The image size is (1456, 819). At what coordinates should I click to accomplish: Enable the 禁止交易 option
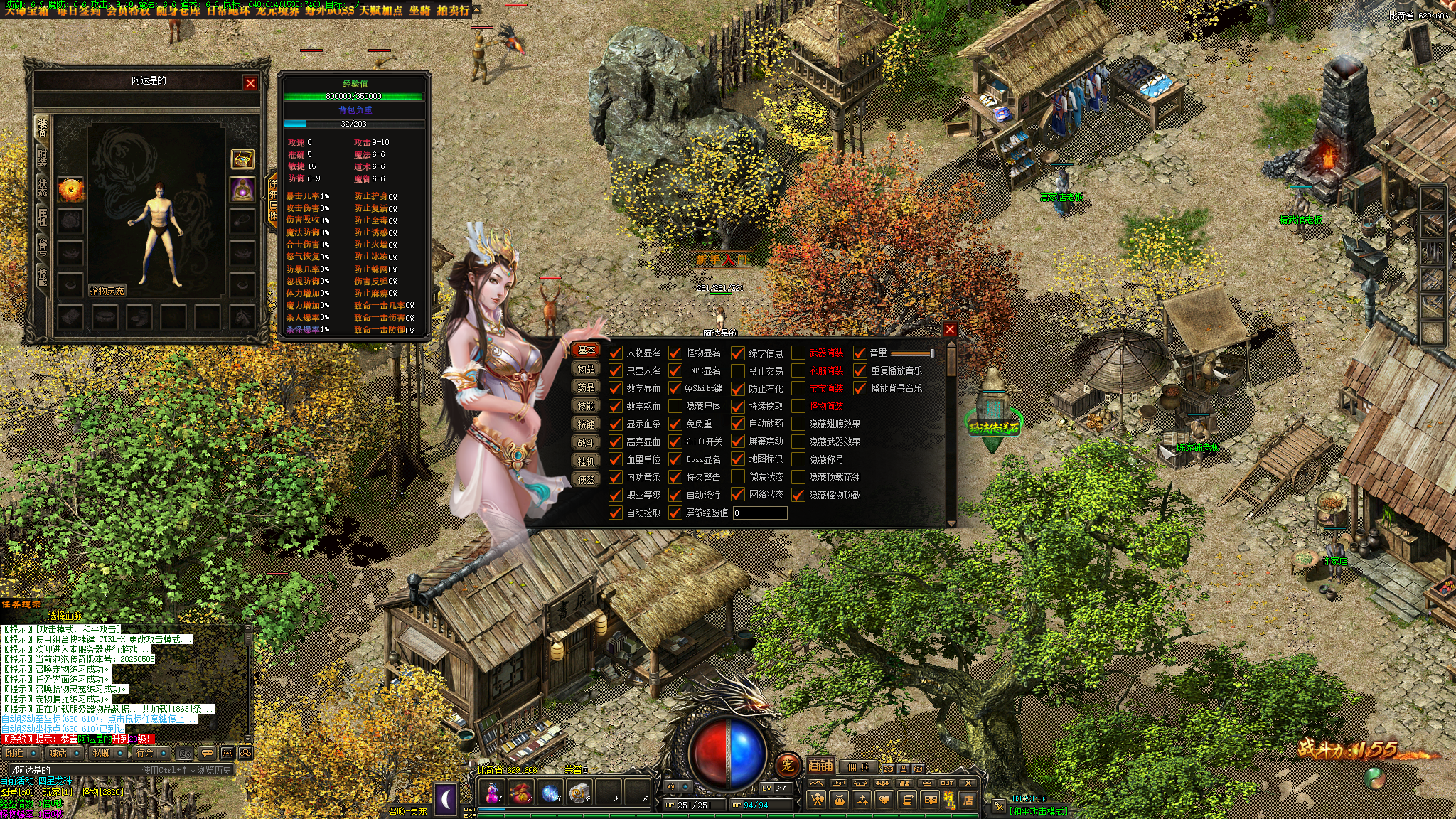coord(738,370)
